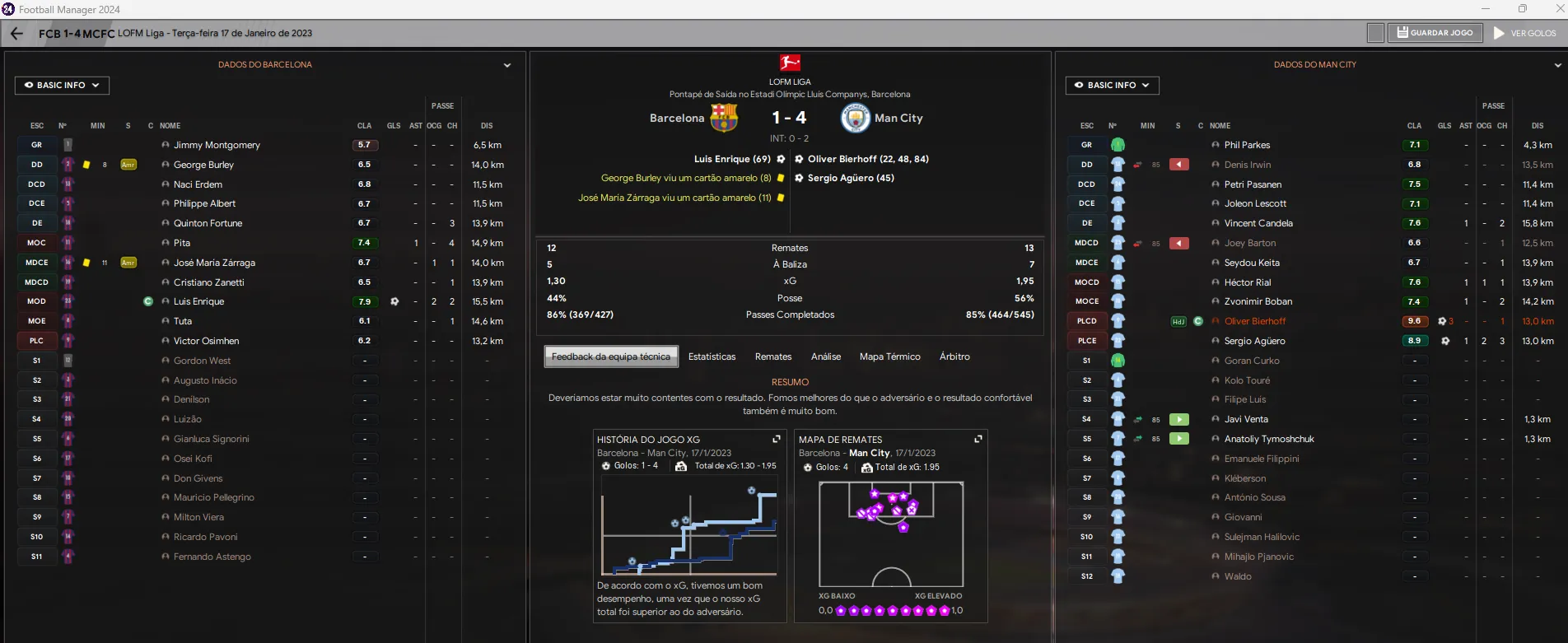
Task: Select Luis Enrique in Barcelona's list
Action: (198, 301)
